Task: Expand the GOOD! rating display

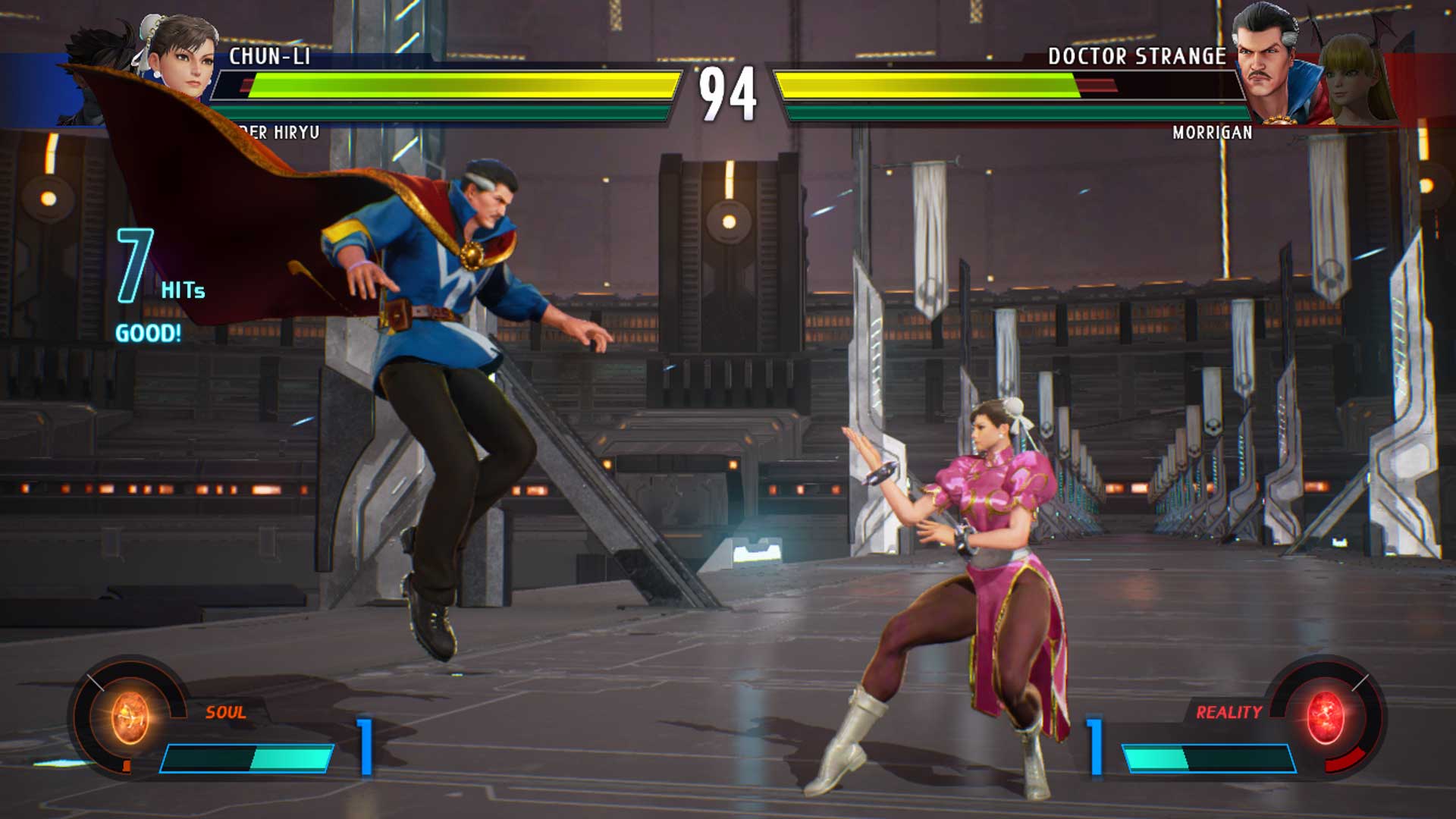Action: pos(148,331)
